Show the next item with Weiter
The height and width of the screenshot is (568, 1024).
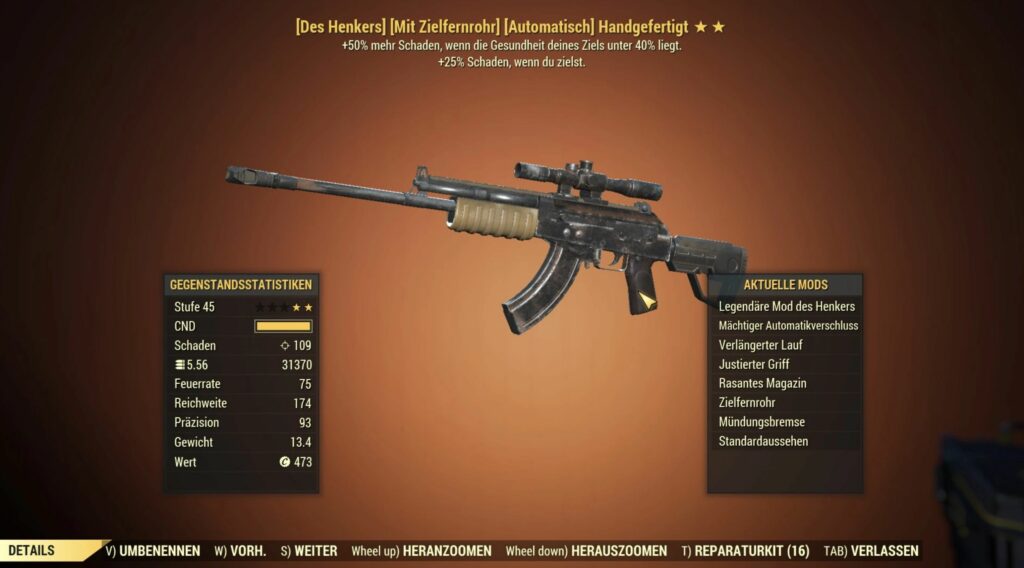click(x=308, y=551)
